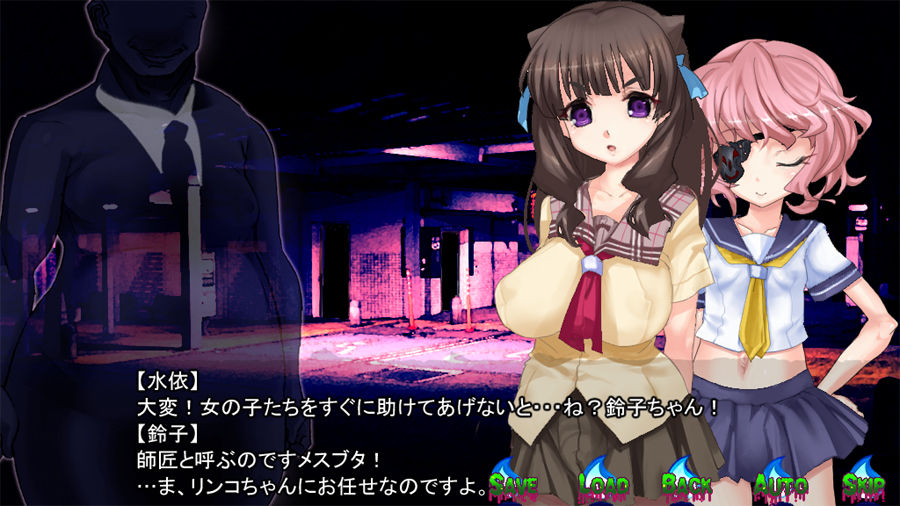Toggle Auto text advance
Screen dimensions: 900x506
pos(780,485)
